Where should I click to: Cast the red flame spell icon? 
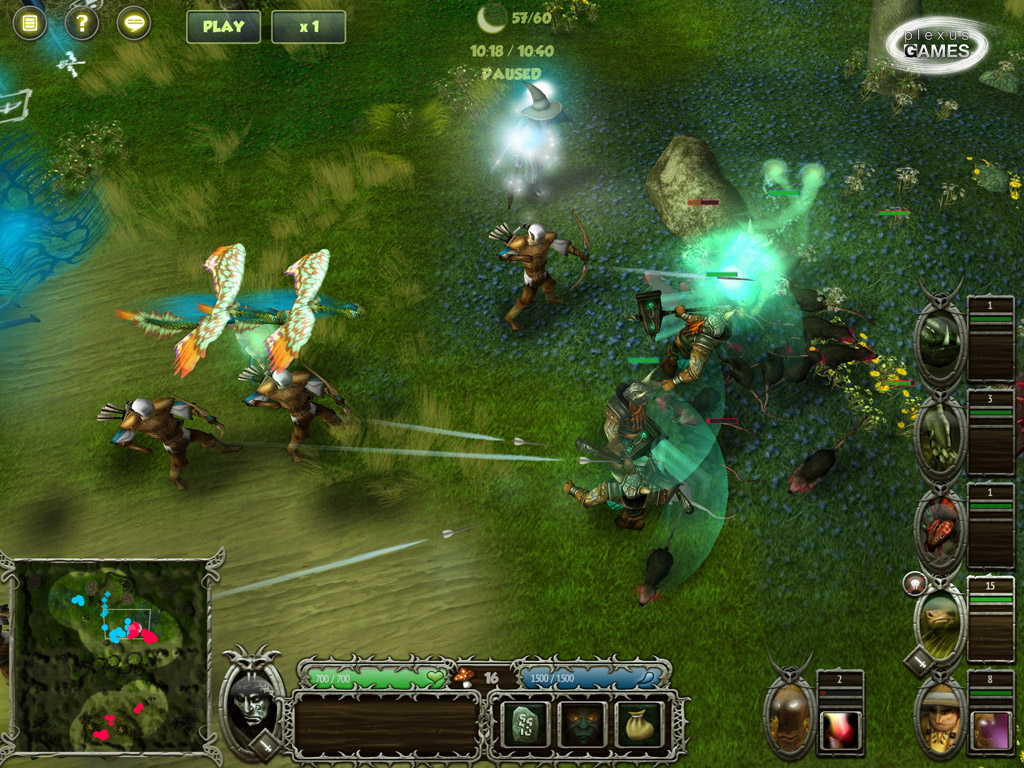[x=839, y=730]
